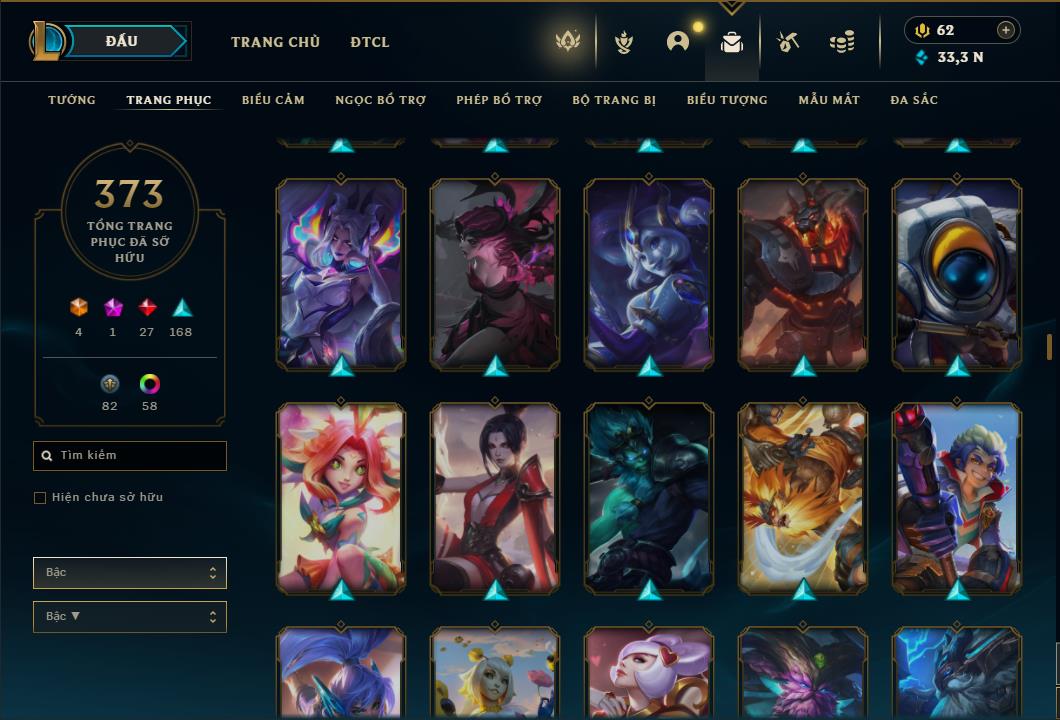
Task: Open the stacked coins store icon
Action: pyautogui.click(x=842, y=42)
